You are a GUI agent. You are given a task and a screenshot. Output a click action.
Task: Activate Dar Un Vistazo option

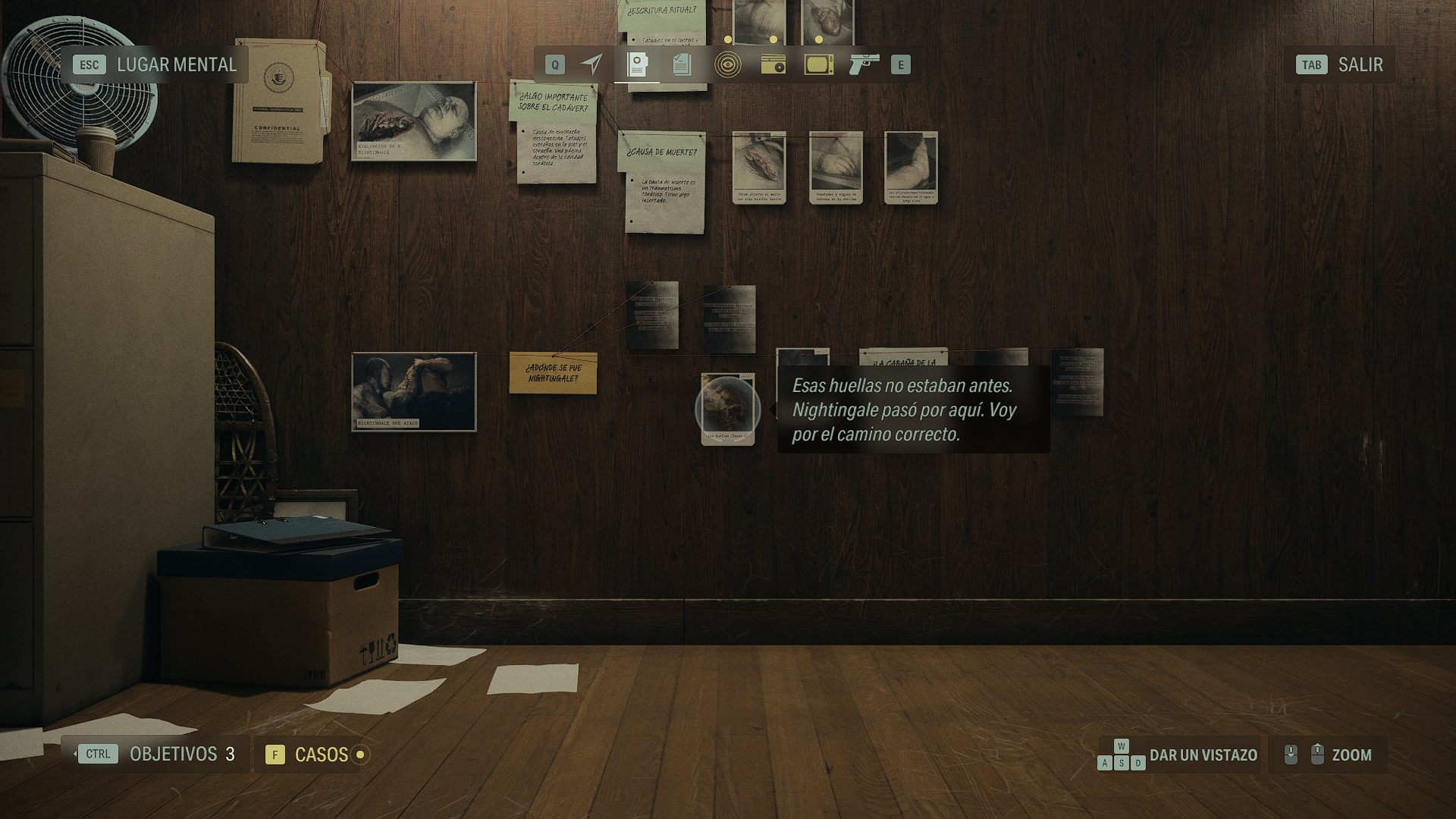(x=1202, y=754)
